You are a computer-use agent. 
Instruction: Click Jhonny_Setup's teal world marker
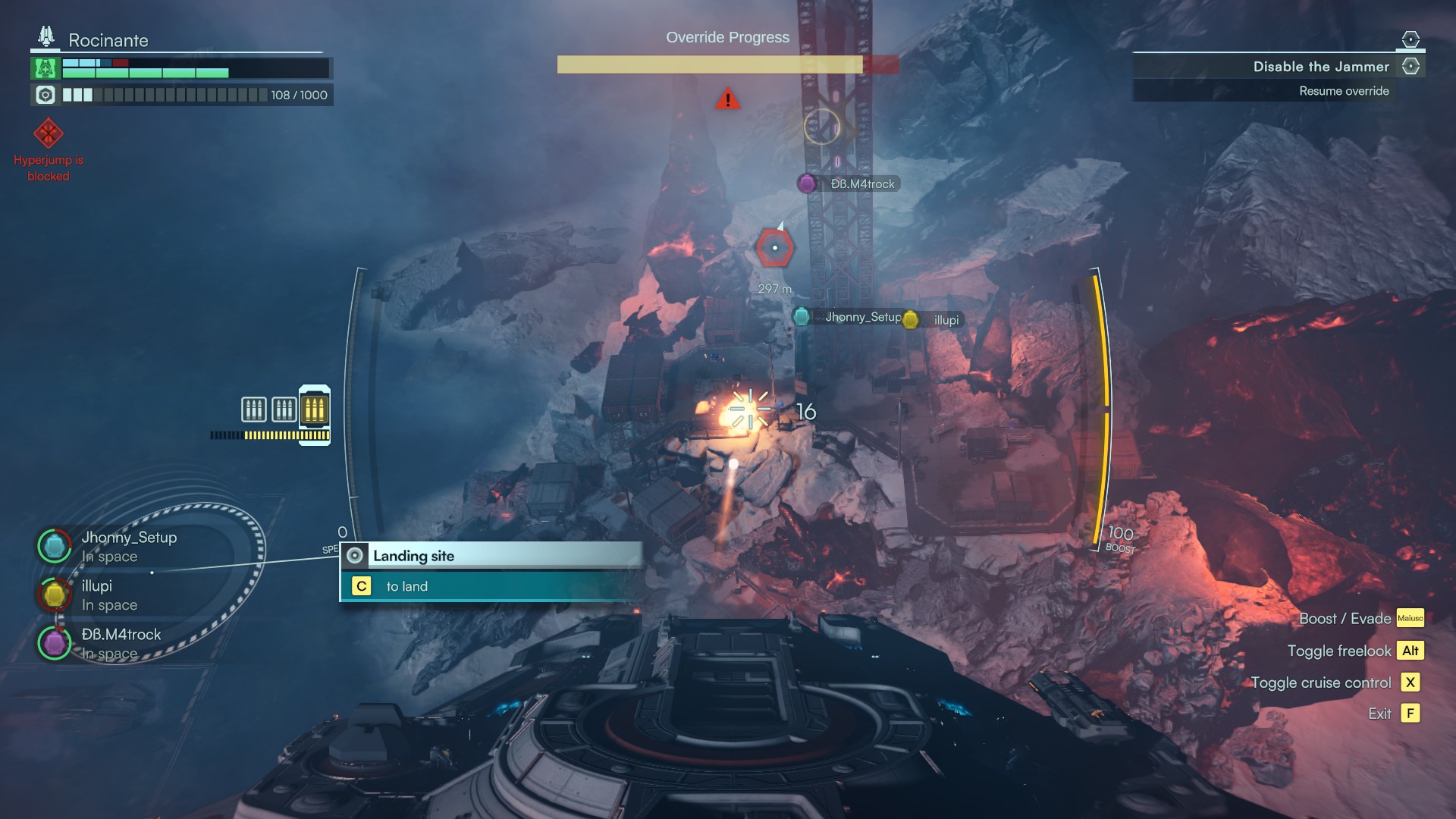(801, 317)
